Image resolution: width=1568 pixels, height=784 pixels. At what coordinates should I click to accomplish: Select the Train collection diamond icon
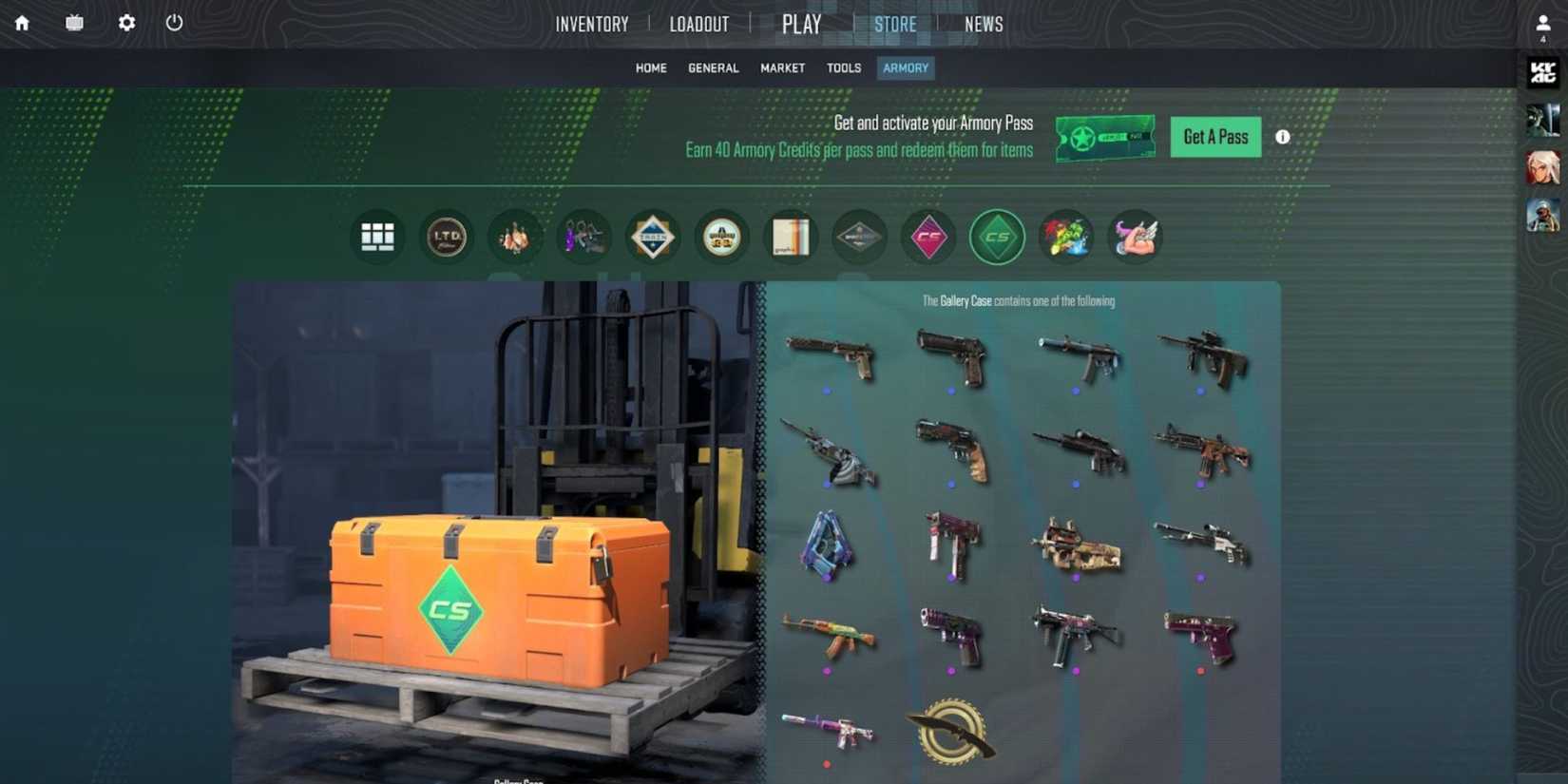[x=652, y=237]
